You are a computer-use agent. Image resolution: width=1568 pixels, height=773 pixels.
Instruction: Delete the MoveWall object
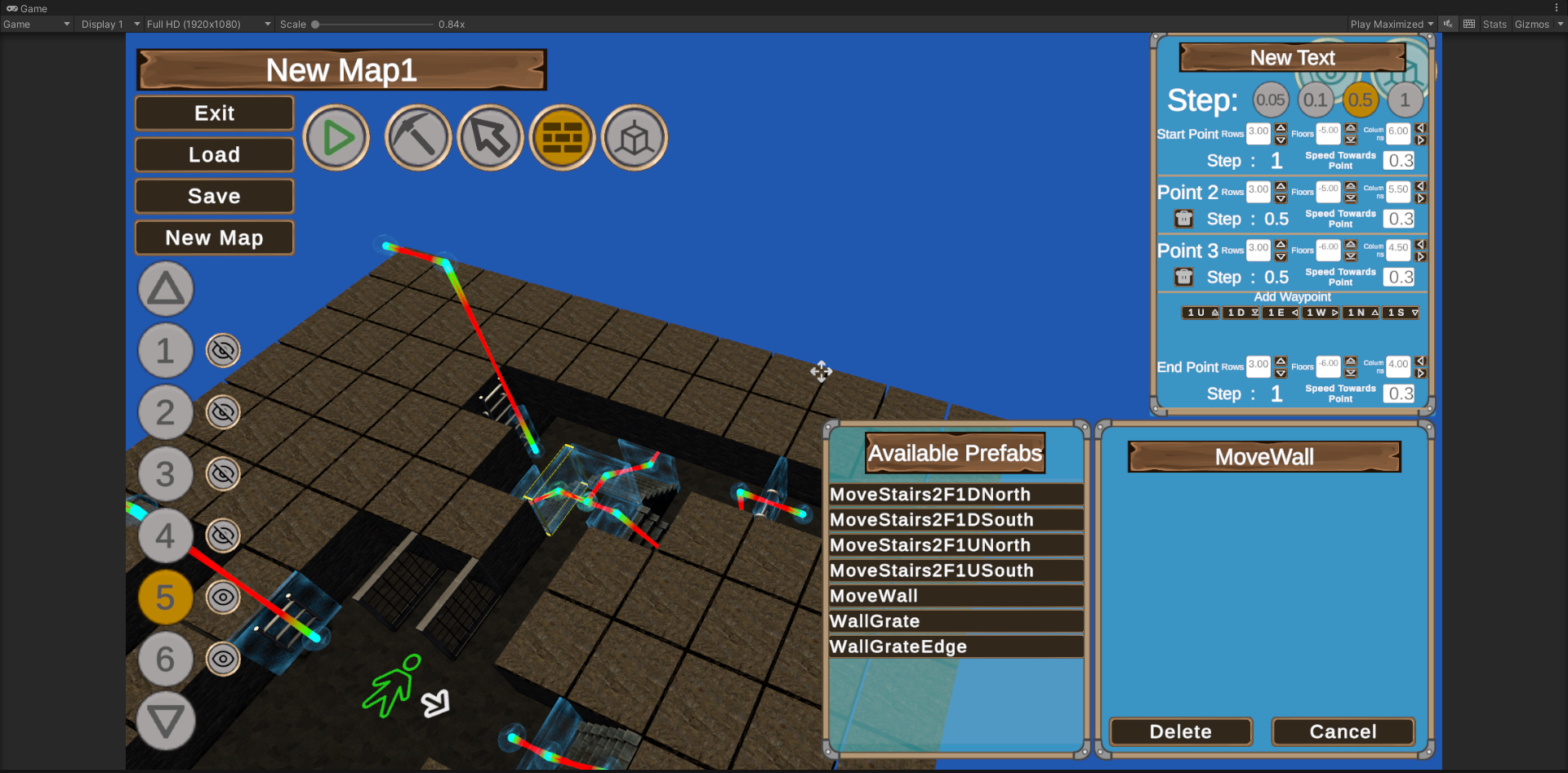(x=1180, y=732)
